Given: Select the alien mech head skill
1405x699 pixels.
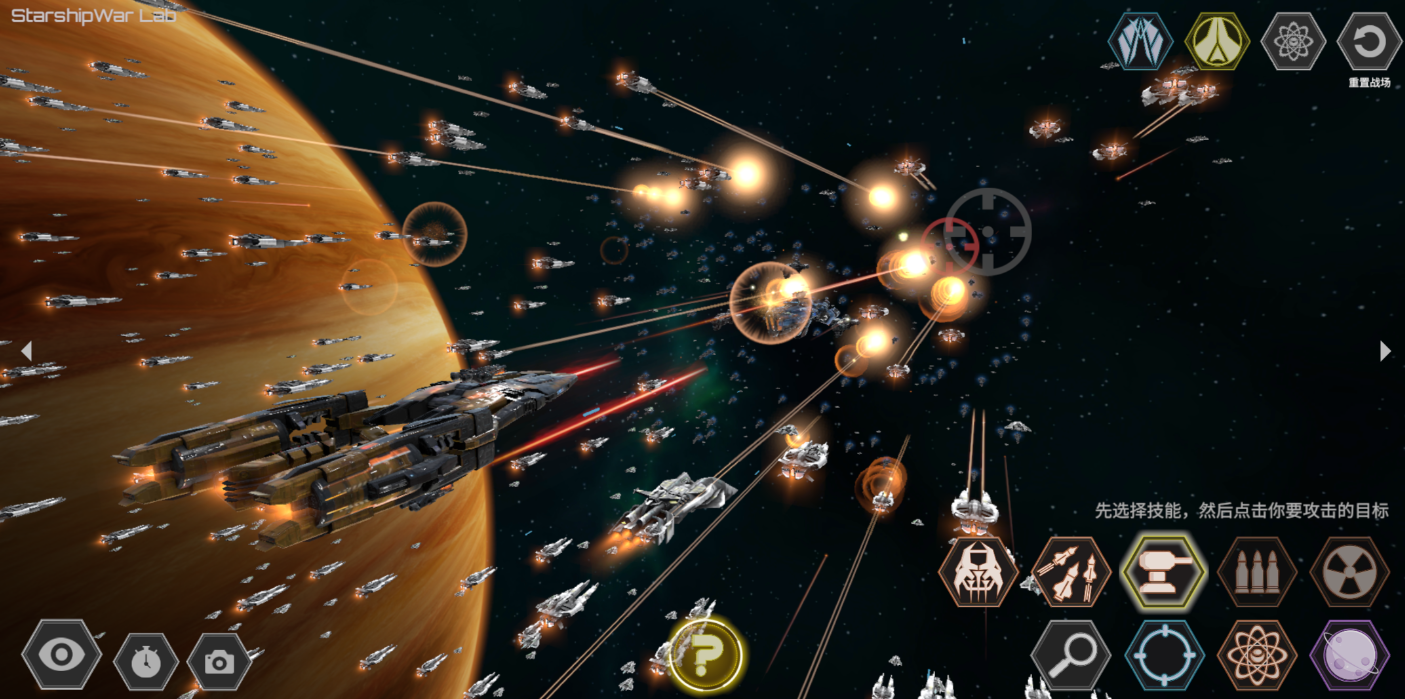Looking at the screenshot, I should click(977, 572).
